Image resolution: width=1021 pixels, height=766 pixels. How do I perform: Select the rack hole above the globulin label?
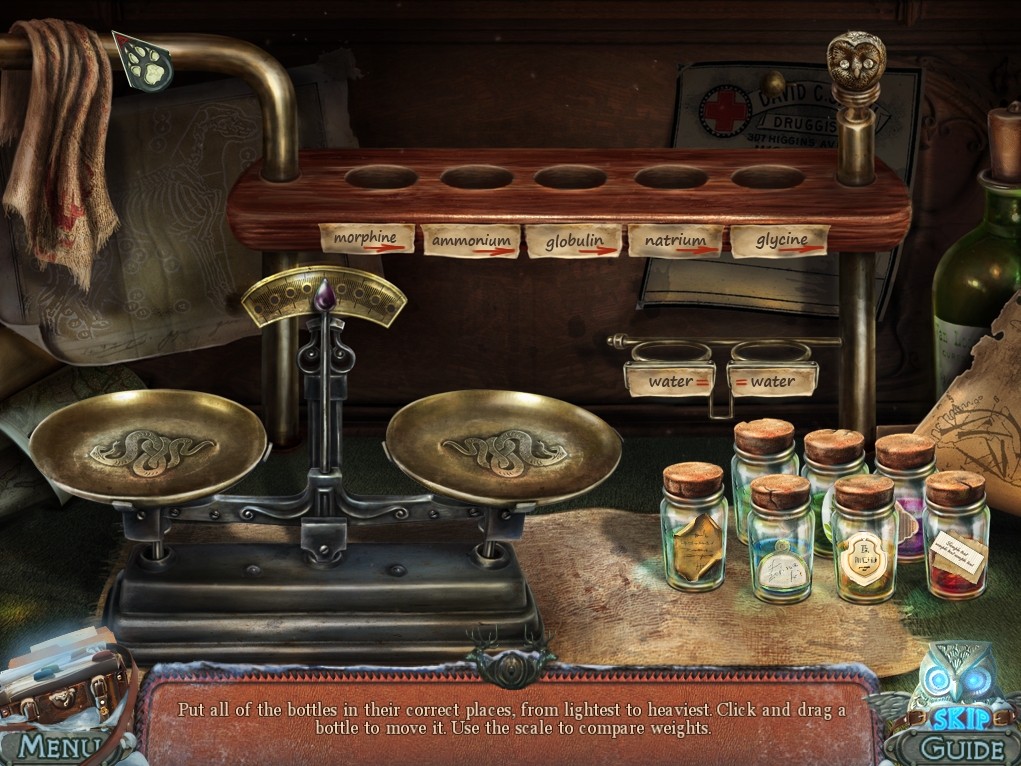click(569, 179)
